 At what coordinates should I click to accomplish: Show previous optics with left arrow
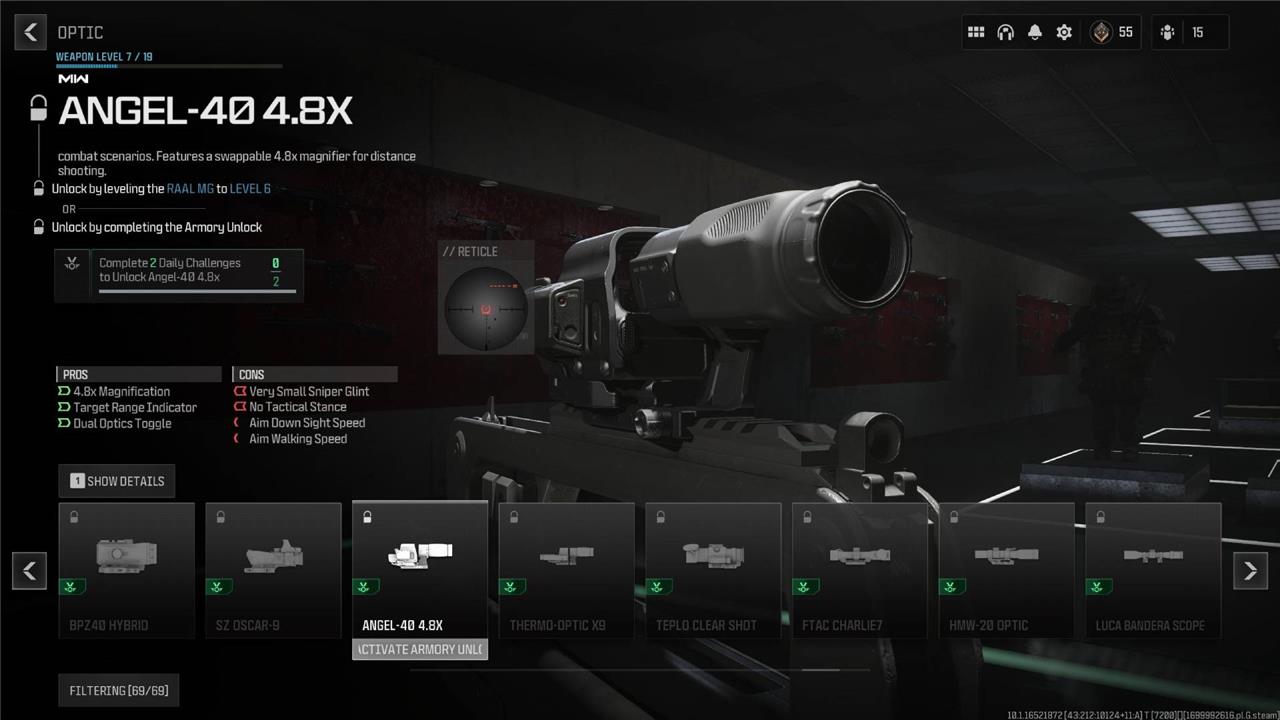pos(30,570)
